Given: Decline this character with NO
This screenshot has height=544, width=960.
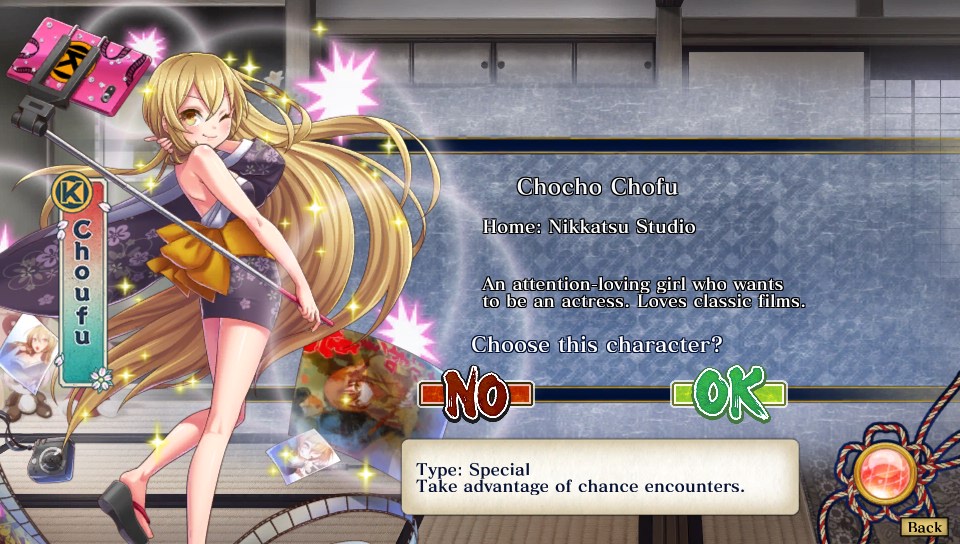Looking at the screenshot, I should (x=476, y=394).
